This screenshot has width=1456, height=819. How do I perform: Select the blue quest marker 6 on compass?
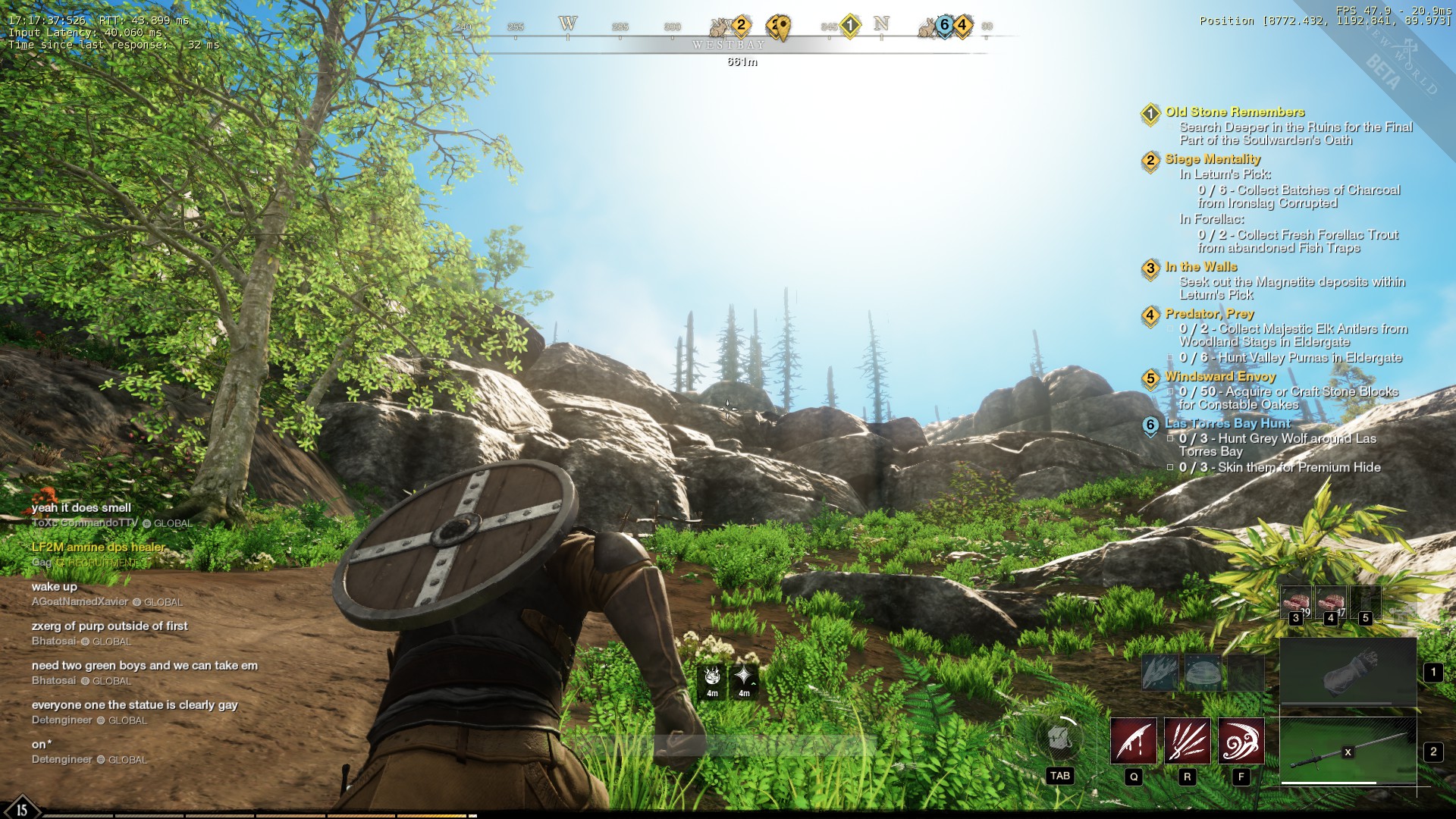[944, 26]
